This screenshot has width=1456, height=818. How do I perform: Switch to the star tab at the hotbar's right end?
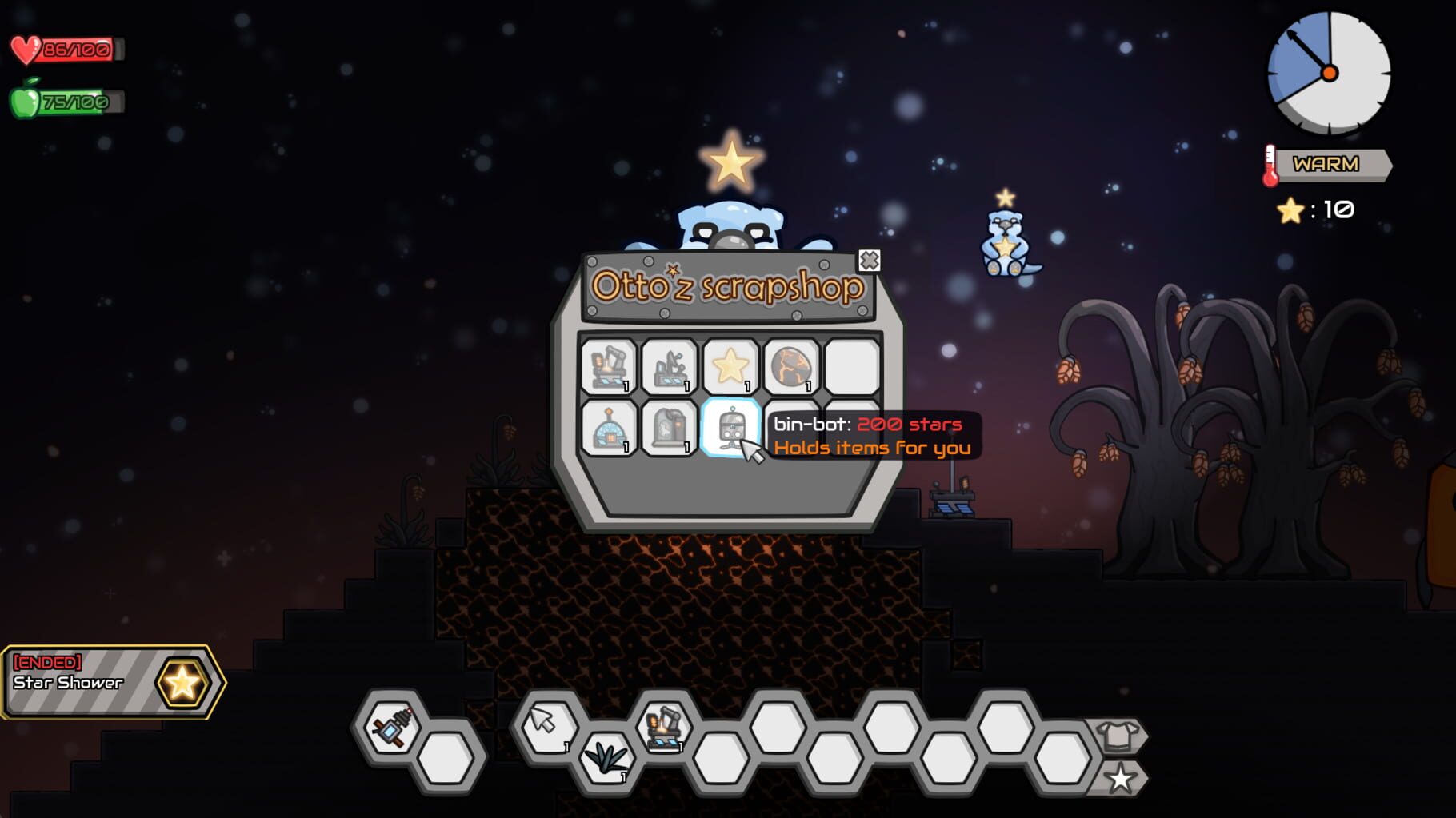(x=1122, y=776)
